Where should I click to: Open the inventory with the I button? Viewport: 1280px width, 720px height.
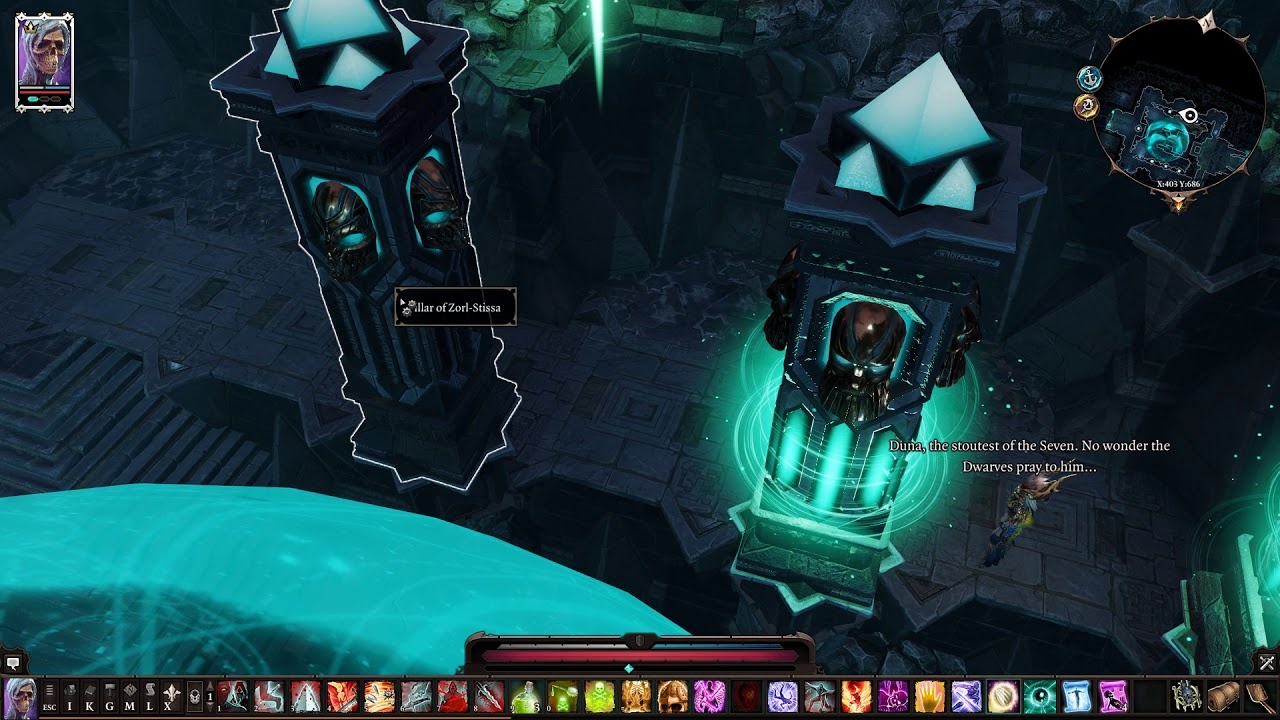(70, 696)
